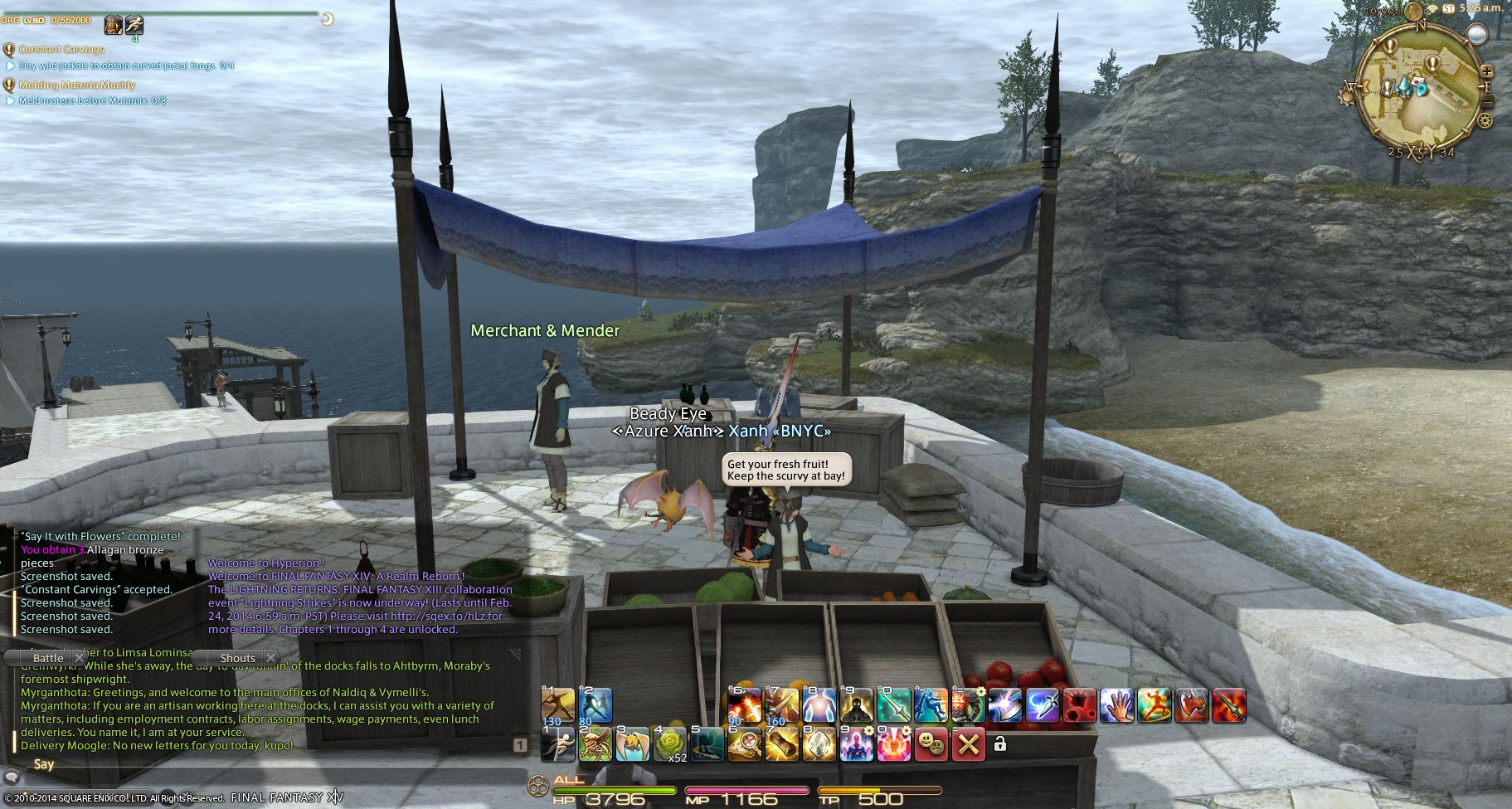Zoom in the minimap with plus button
This screenshot has width=1512, height=809.
[1486, 72]
